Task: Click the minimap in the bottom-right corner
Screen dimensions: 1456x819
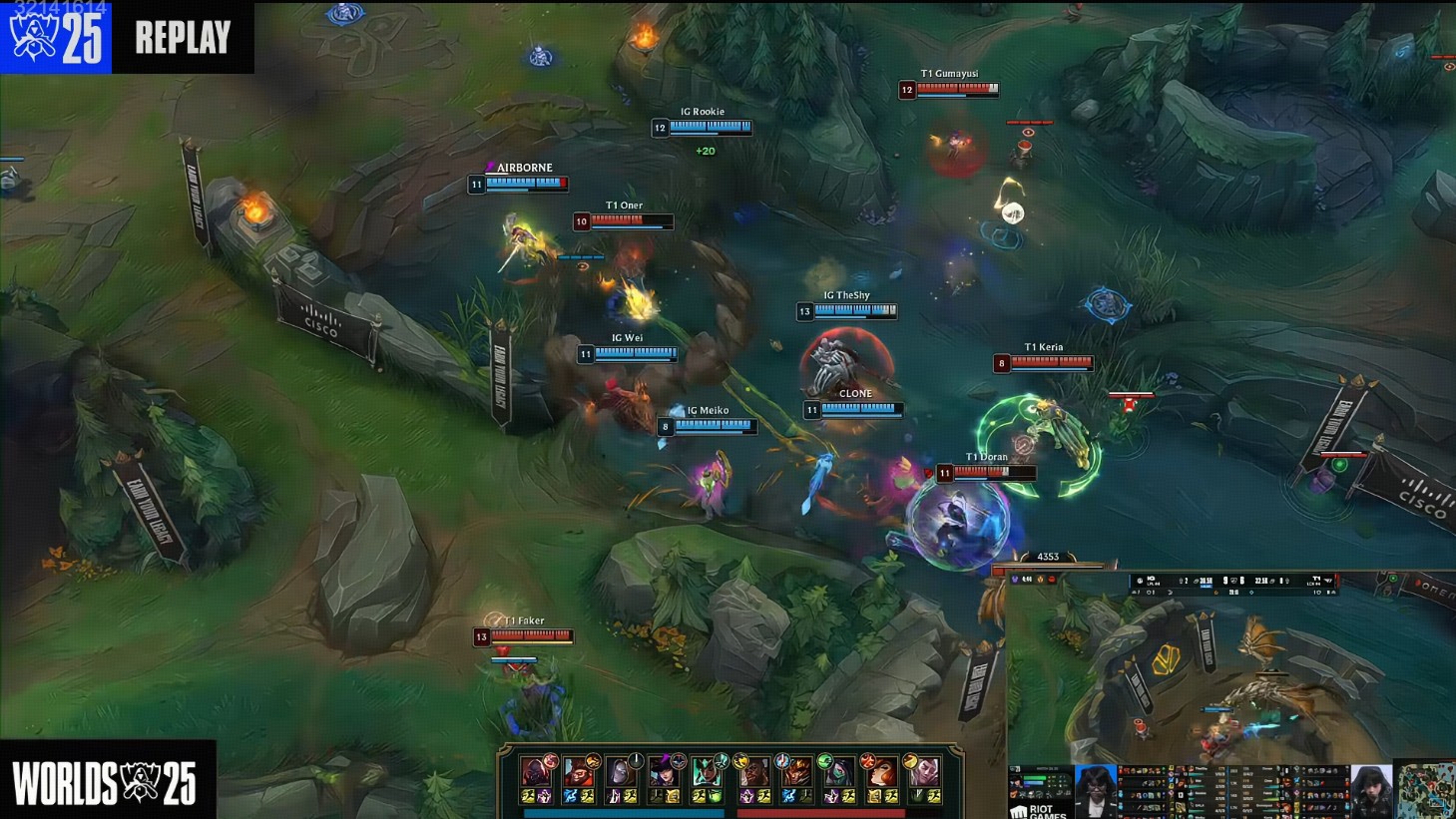Action: [x=1424, y=790]
